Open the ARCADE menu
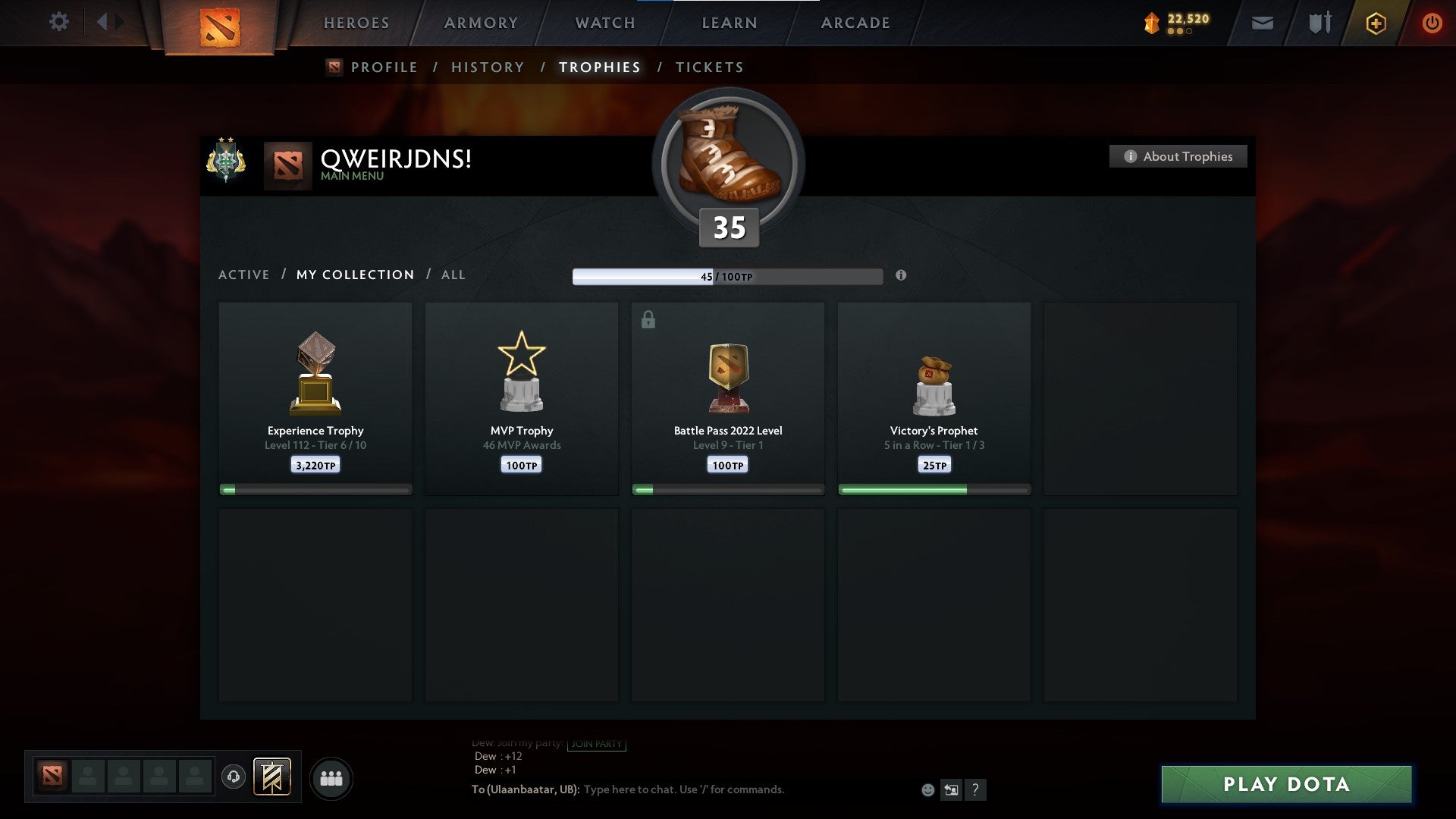Image resolution: width=1456 pixels, height=819 pixels. click(x=855, y=23)
